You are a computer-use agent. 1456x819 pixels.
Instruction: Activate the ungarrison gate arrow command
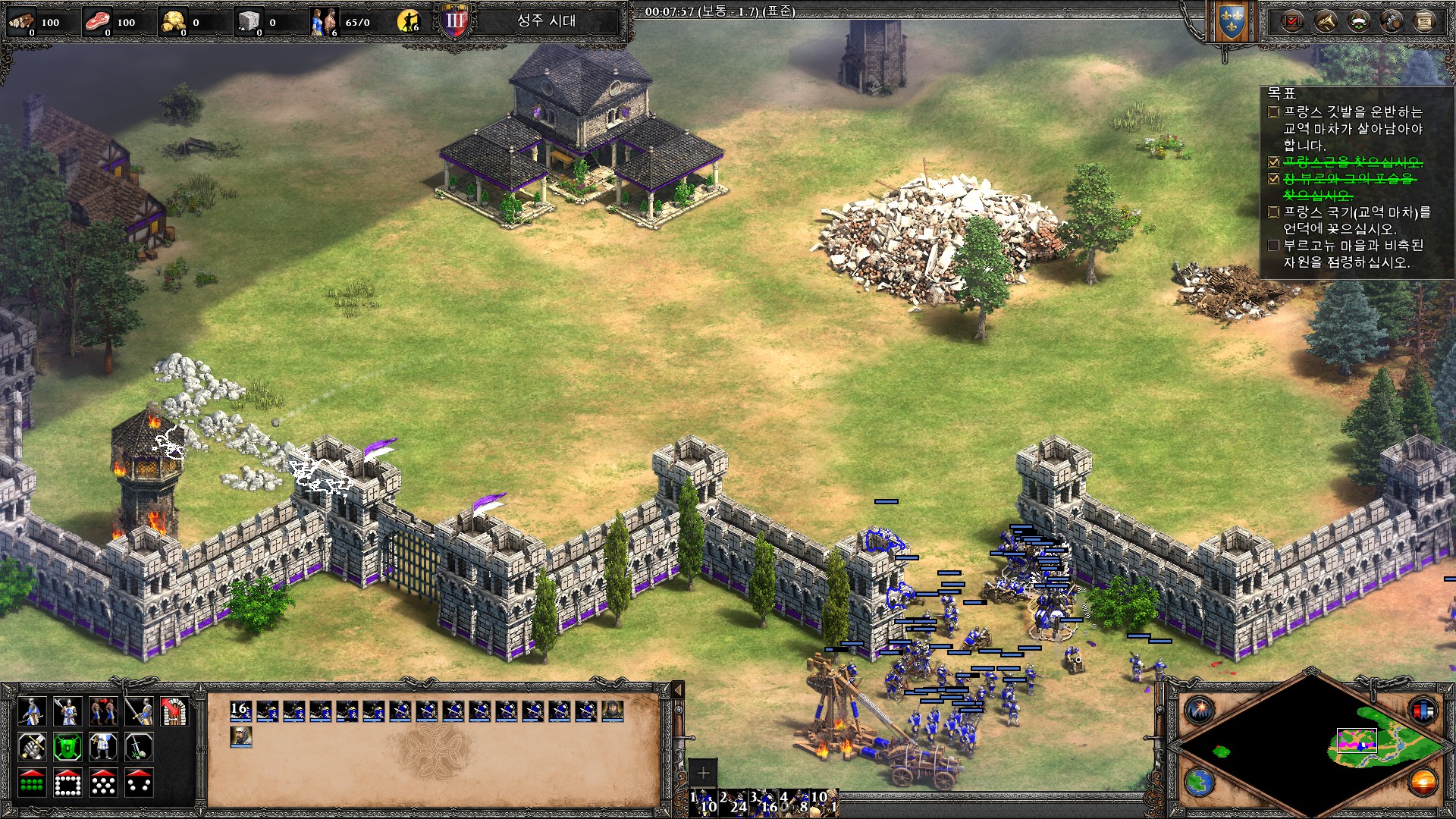pyautogui.click(x=174, y=712)
